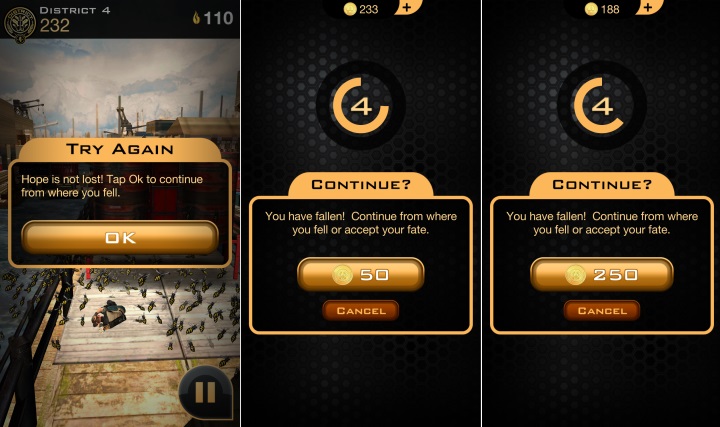Continue the run for 50 coins

click(x=360, y=275)
